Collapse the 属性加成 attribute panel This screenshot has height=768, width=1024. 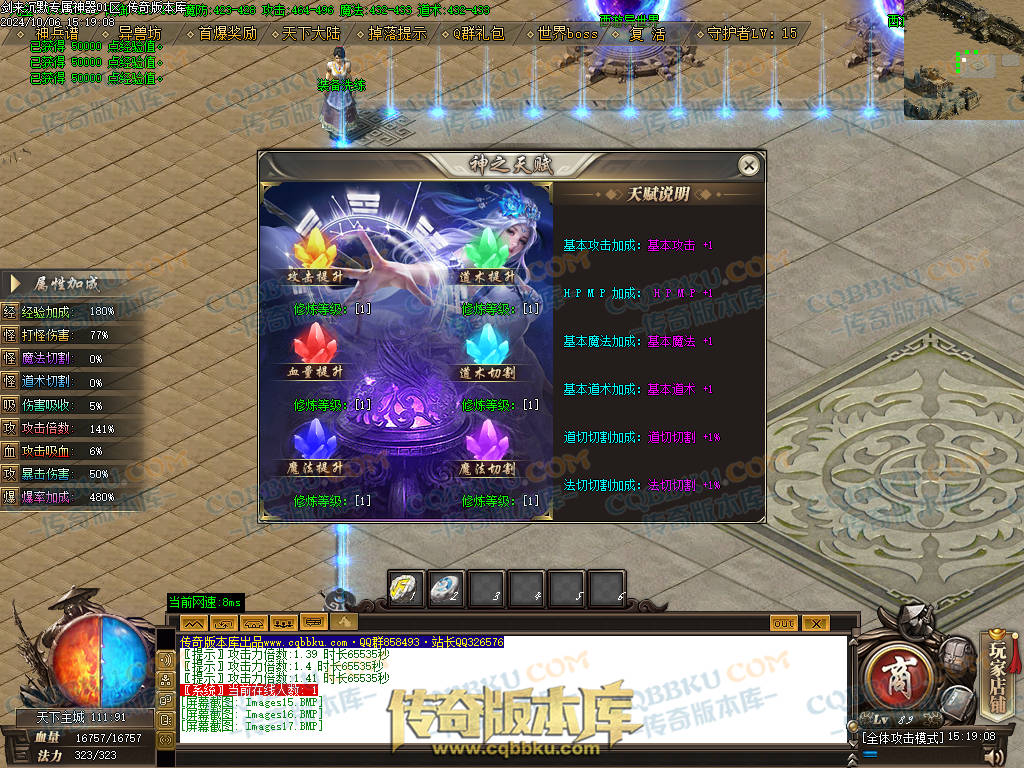pos(16,284)
